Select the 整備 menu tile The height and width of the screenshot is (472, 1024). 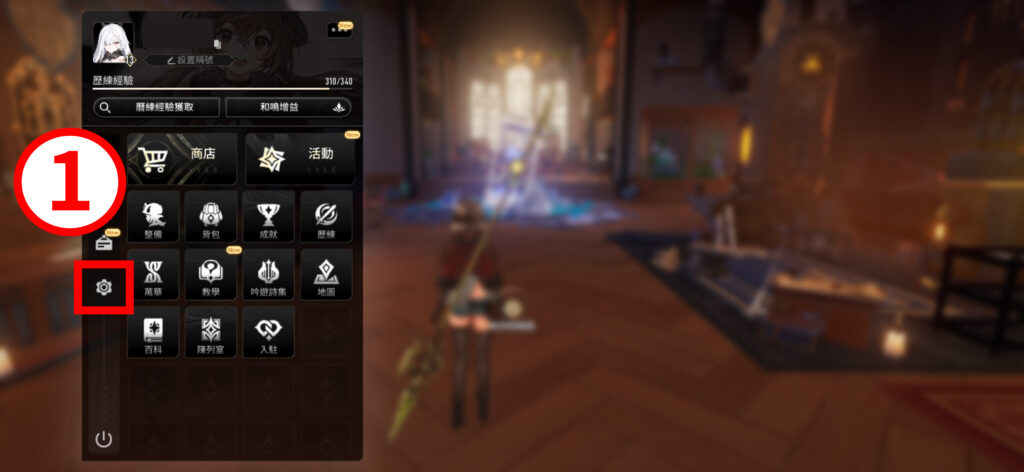coord(153,216)
